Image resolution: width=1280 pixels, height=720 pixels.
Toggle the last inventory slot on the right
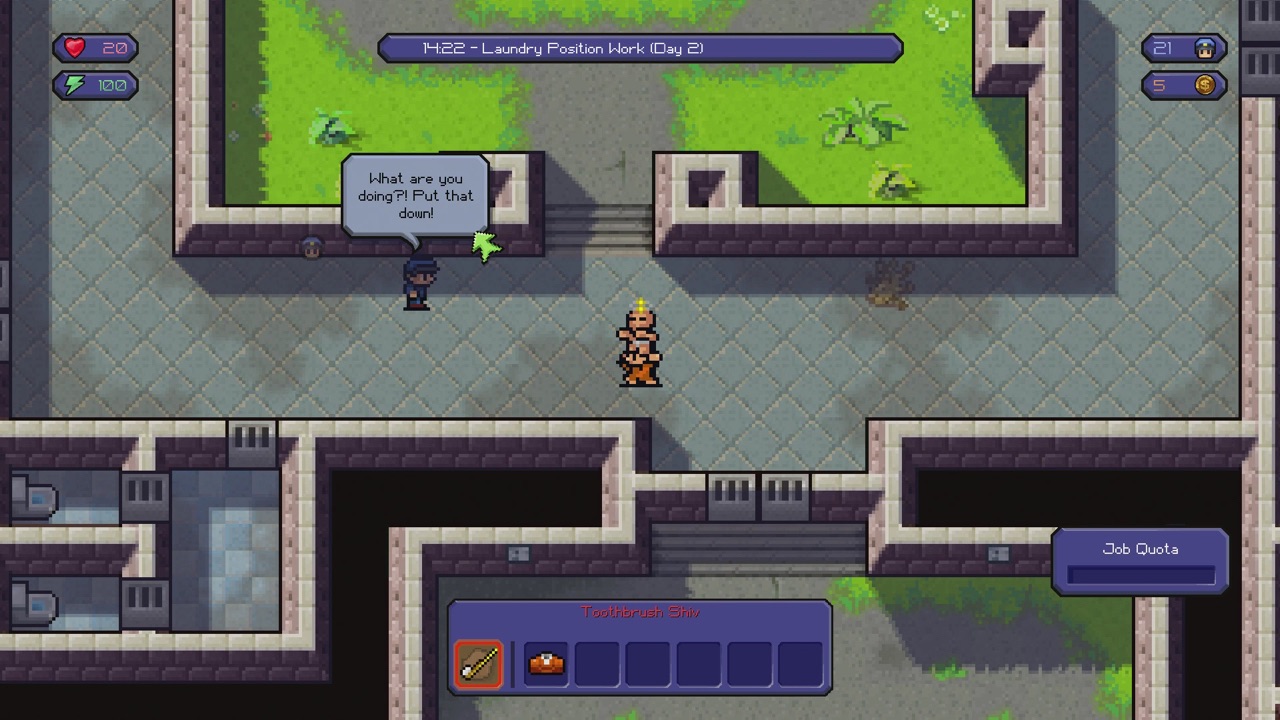pyautogui.click(x=799, y=663)
